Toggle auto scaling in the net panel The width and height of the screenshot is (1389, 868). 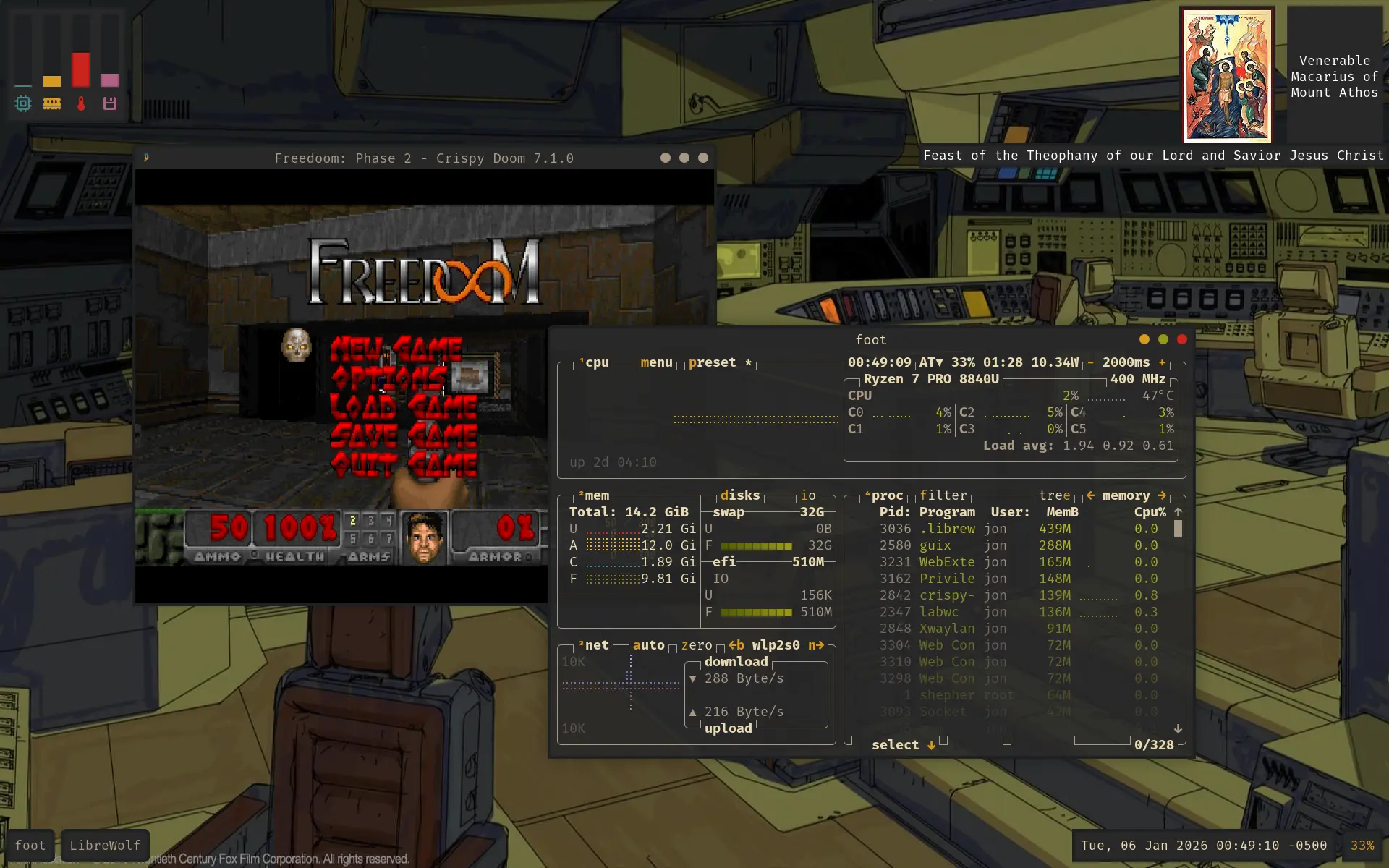[650, 644]
